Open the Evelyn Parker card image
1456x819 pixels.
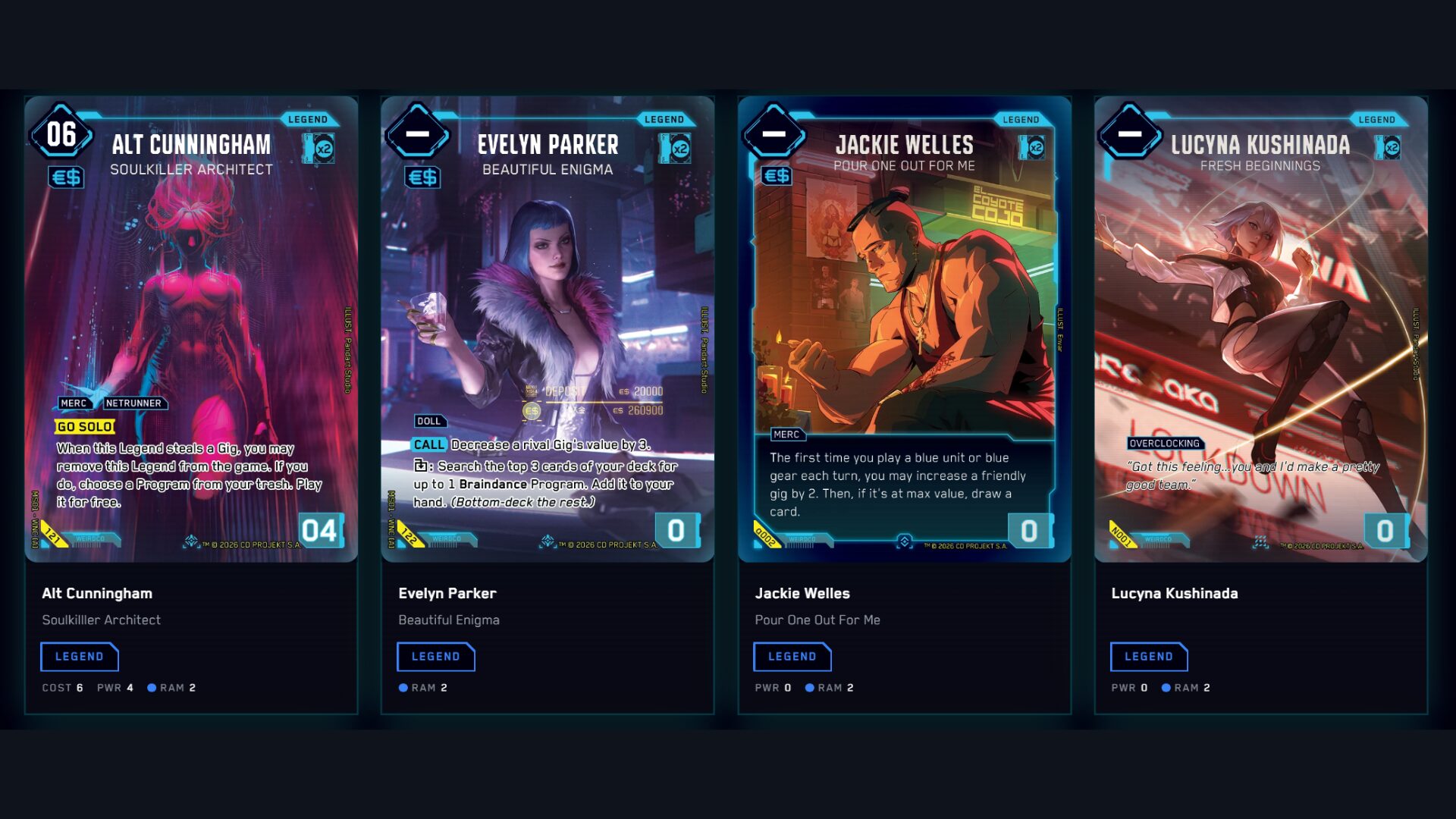[548, 329]
